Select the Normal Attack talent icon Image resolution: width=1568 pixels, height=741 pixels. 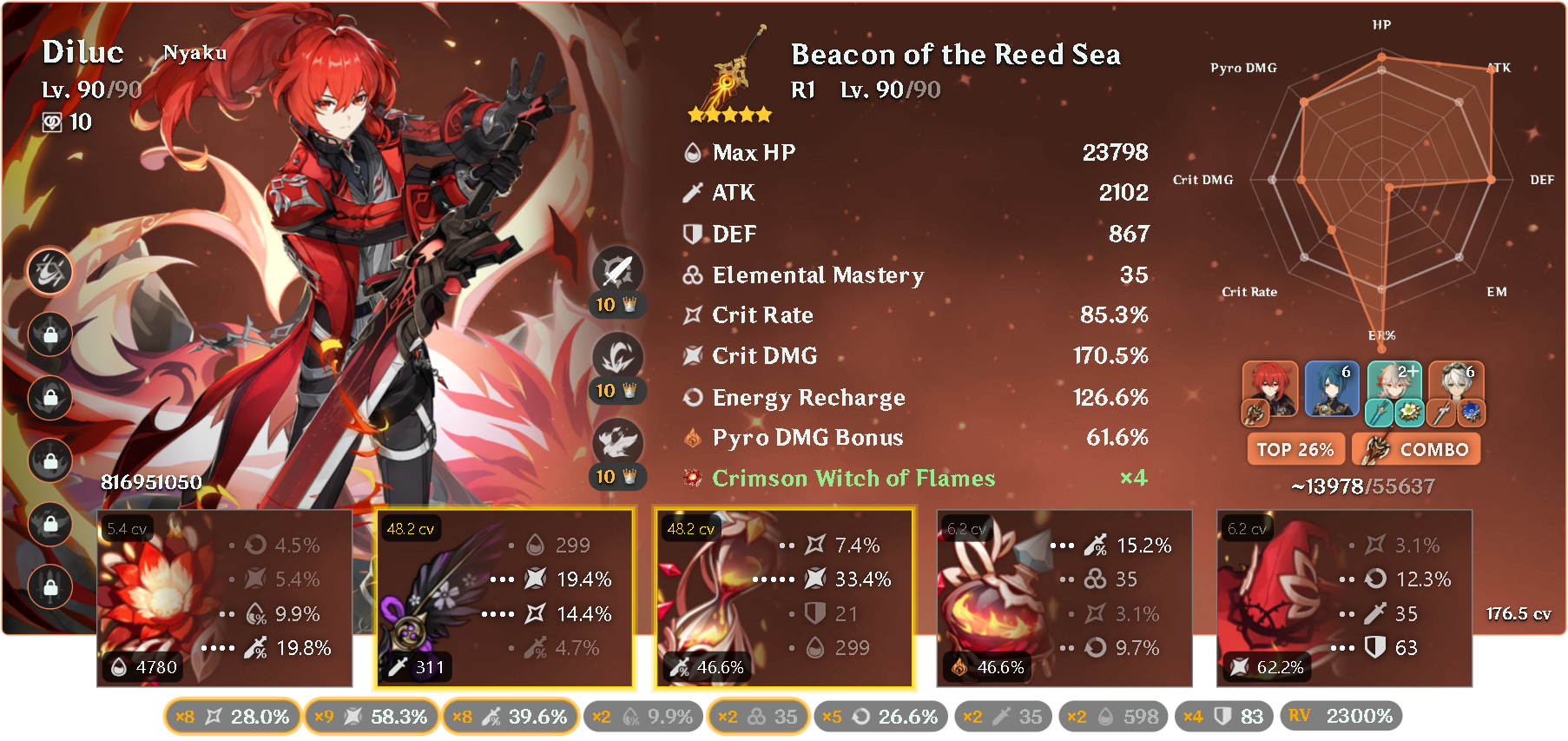tap(616, 269)
